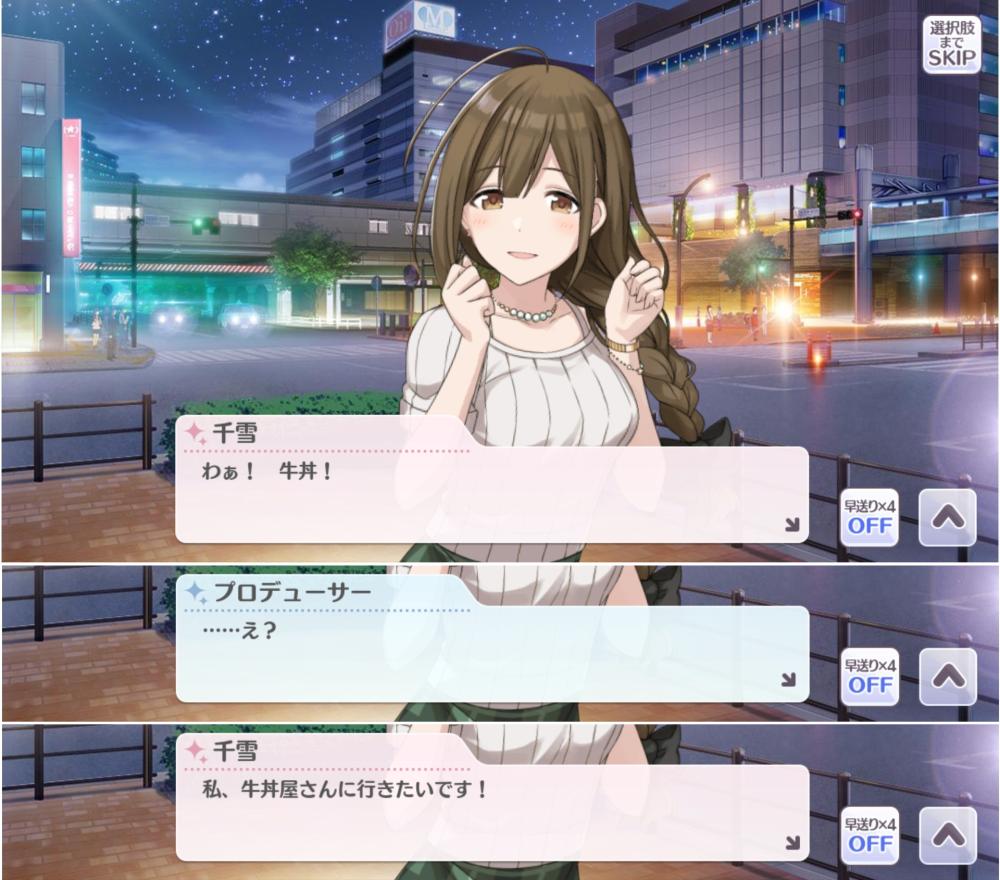Image resolution: width=1000 pixels, height=880 pixels.
Task: Toggle 早送り×4 beside the "わぁ！ 牛丼！" line
Action: pyautogui.click(x=869, y=517)
